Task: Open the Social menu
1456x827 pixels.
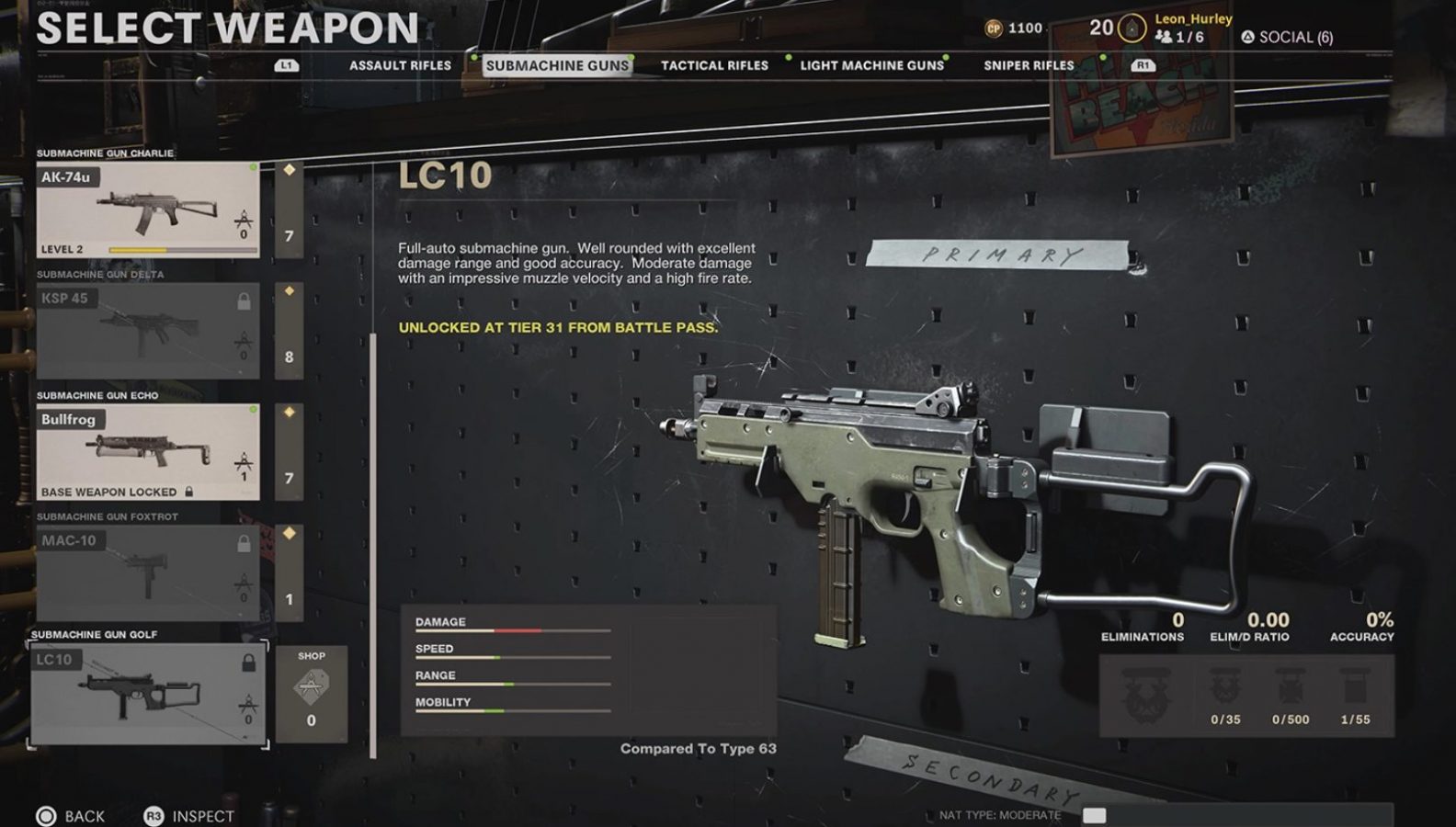Action: click(x=1287, y=38)
